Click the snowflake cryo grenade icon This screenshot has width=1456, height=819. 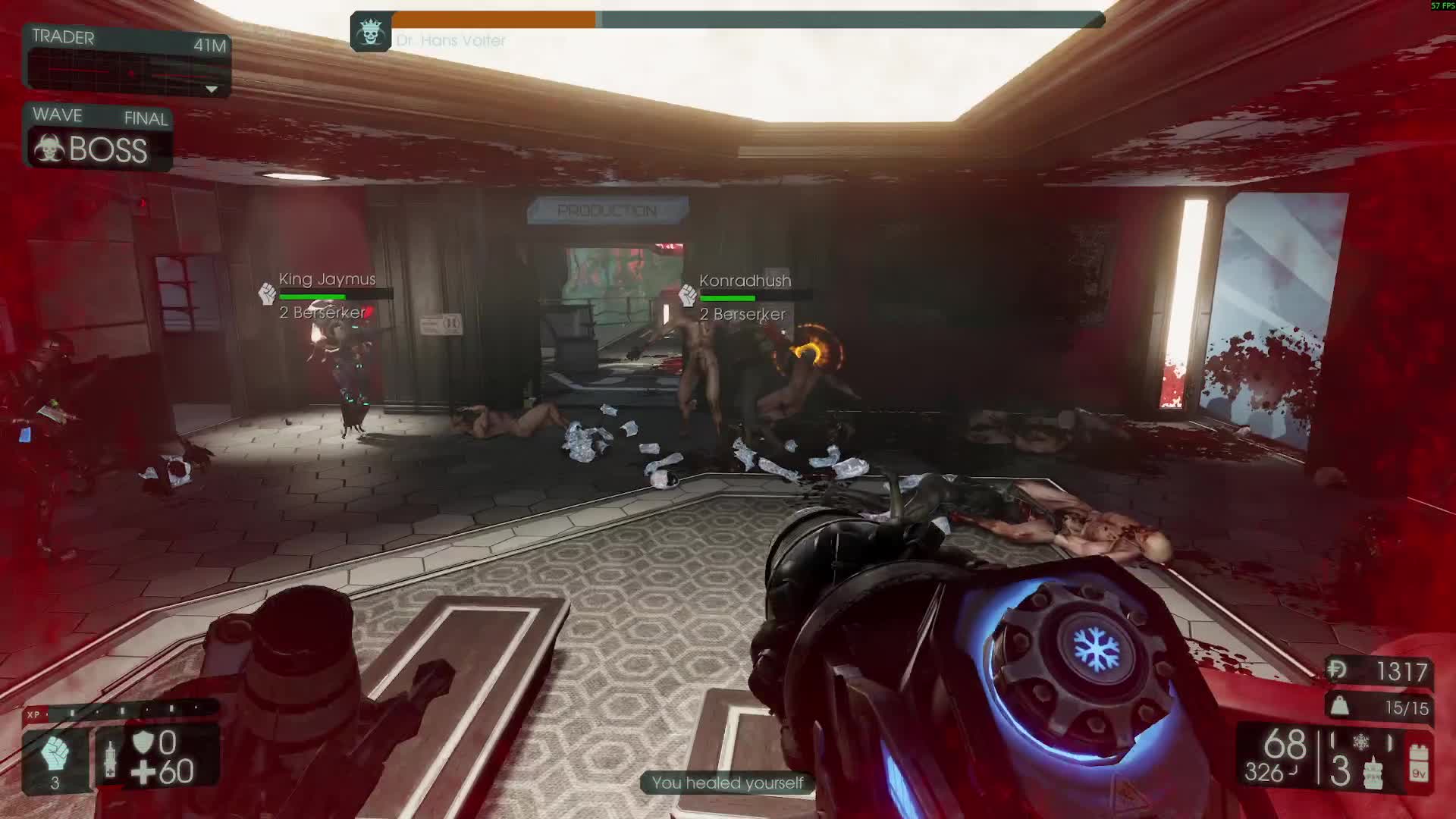point(1361,741)
